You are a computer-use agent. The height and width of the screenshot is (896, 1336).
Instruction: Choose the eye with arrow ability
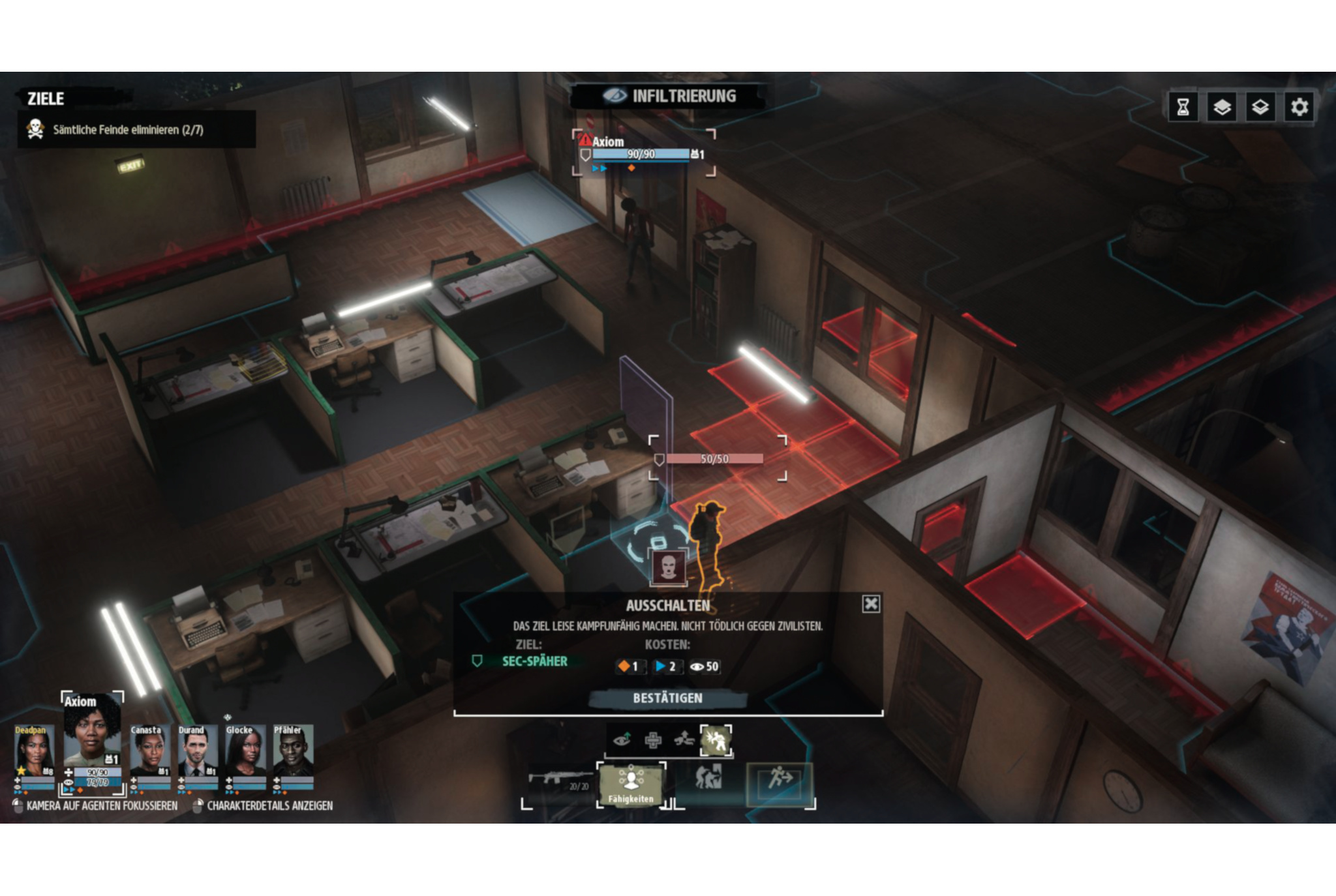622,740
